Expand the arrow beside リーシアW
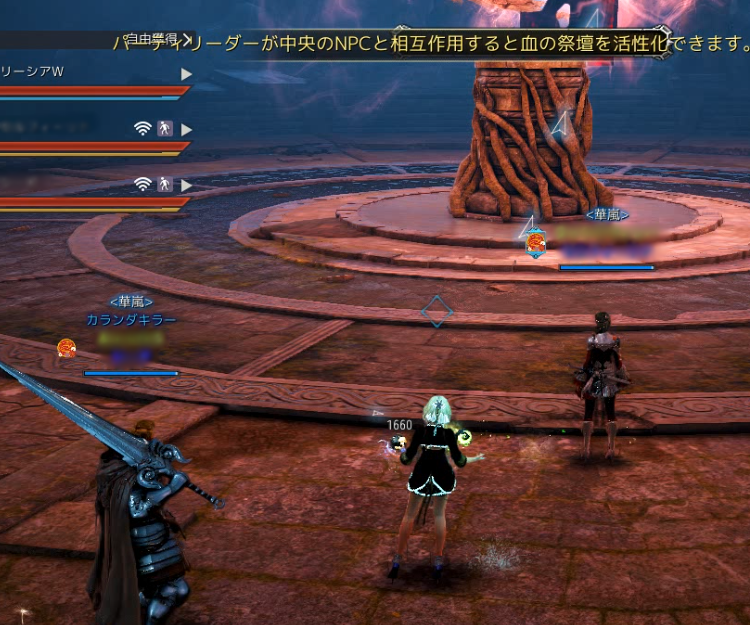750x625 pixels. tap(186, 74)
